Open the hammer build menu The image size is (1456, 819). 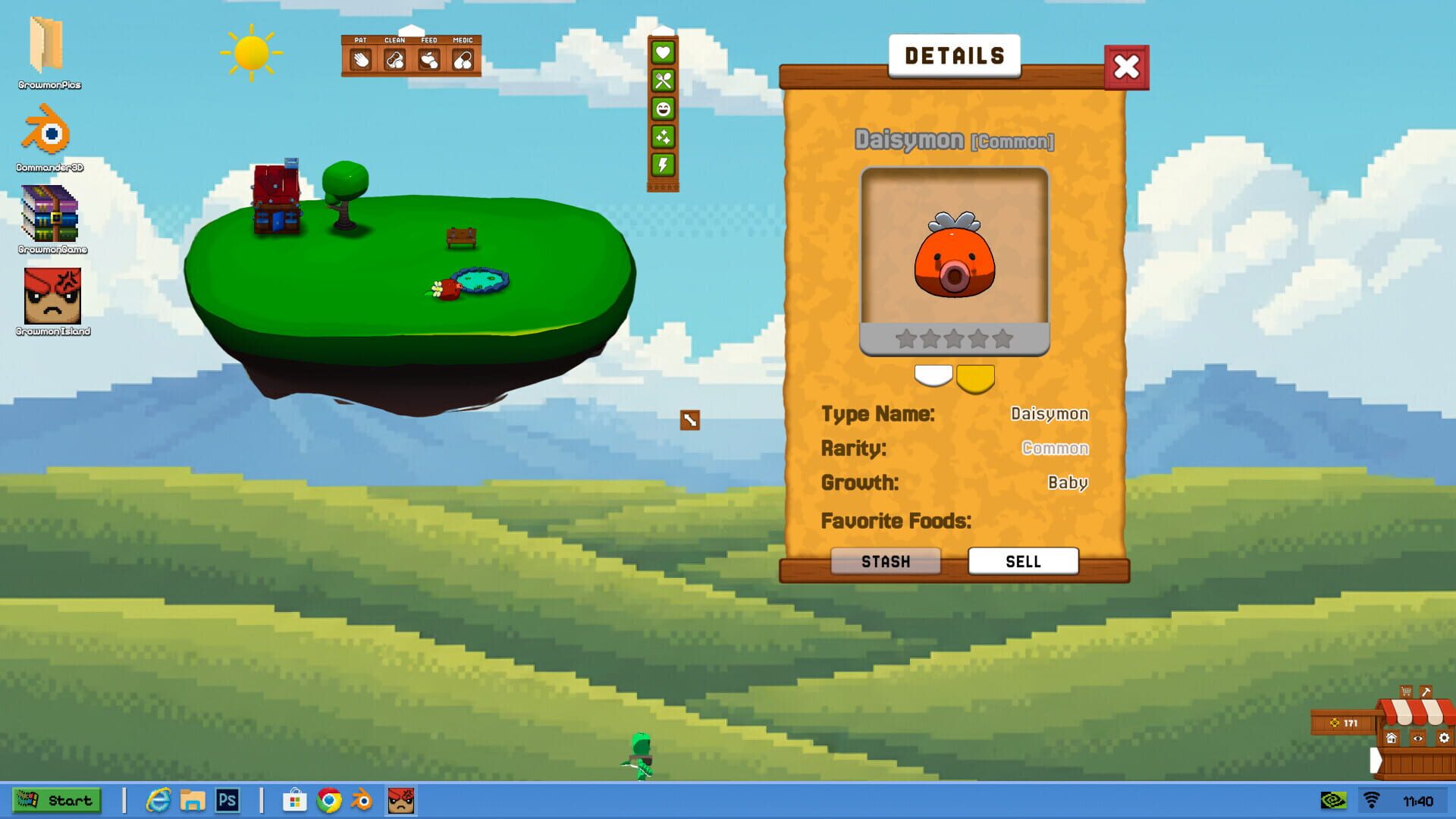1426,692
